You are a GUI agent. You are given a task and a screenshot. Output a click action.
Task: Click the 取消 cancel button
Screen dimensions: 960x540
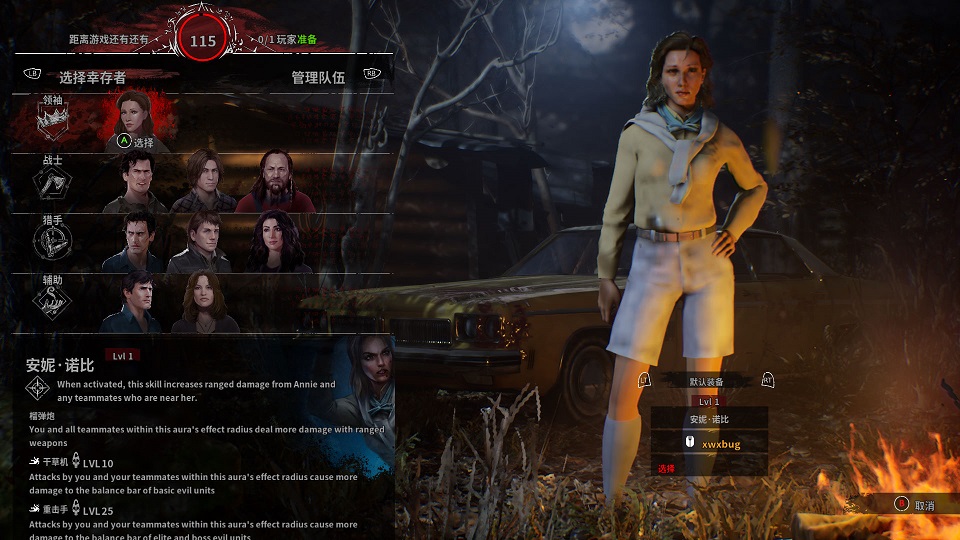click(914, 505)
